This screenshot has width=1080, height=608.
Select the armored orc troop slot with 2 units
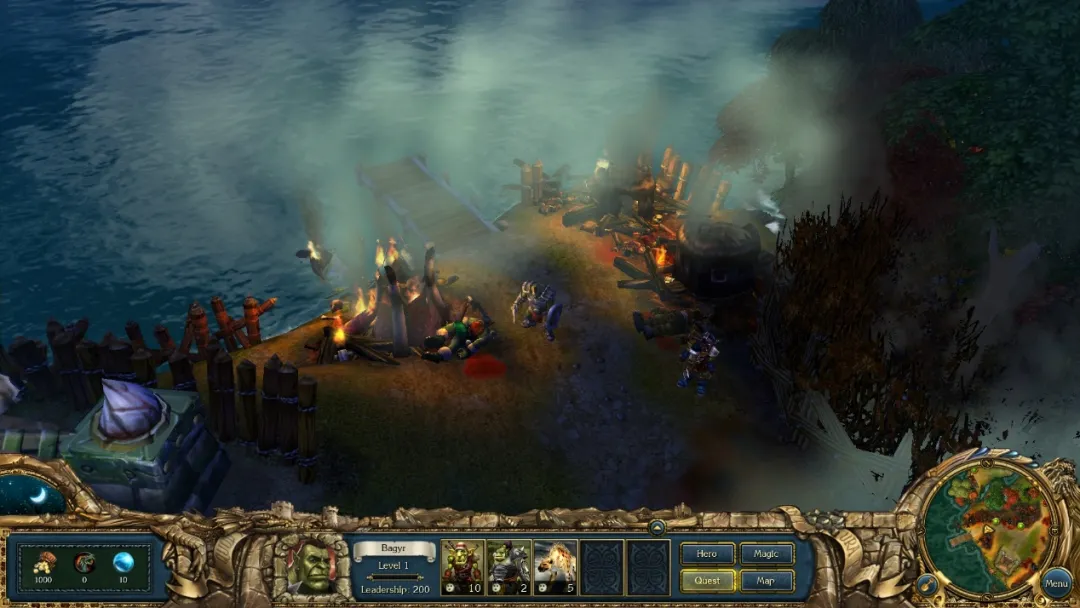click(509, 567)
